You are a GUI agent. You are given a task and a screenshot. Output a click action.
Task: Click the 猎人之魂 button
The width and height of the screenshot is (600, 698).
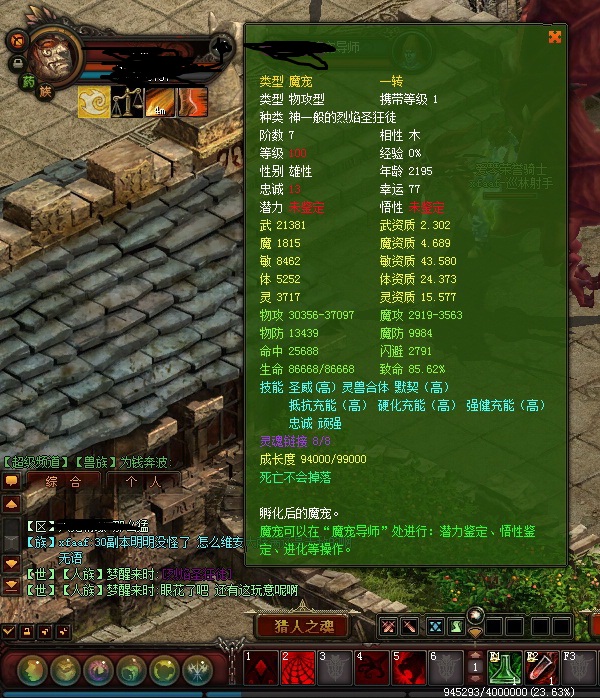click(x=302, y=627)
